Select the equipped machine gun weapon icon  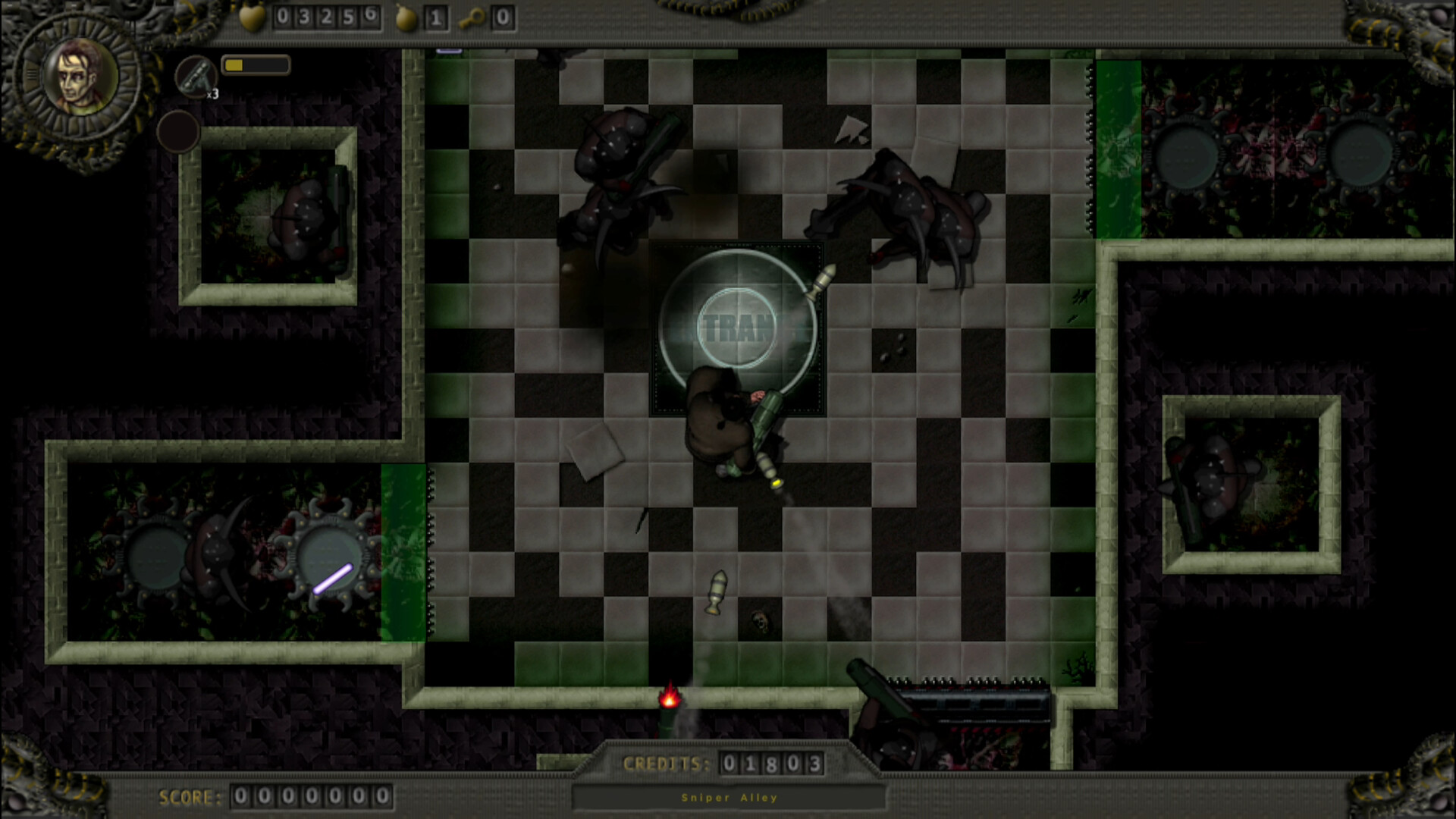coord(197,76)
